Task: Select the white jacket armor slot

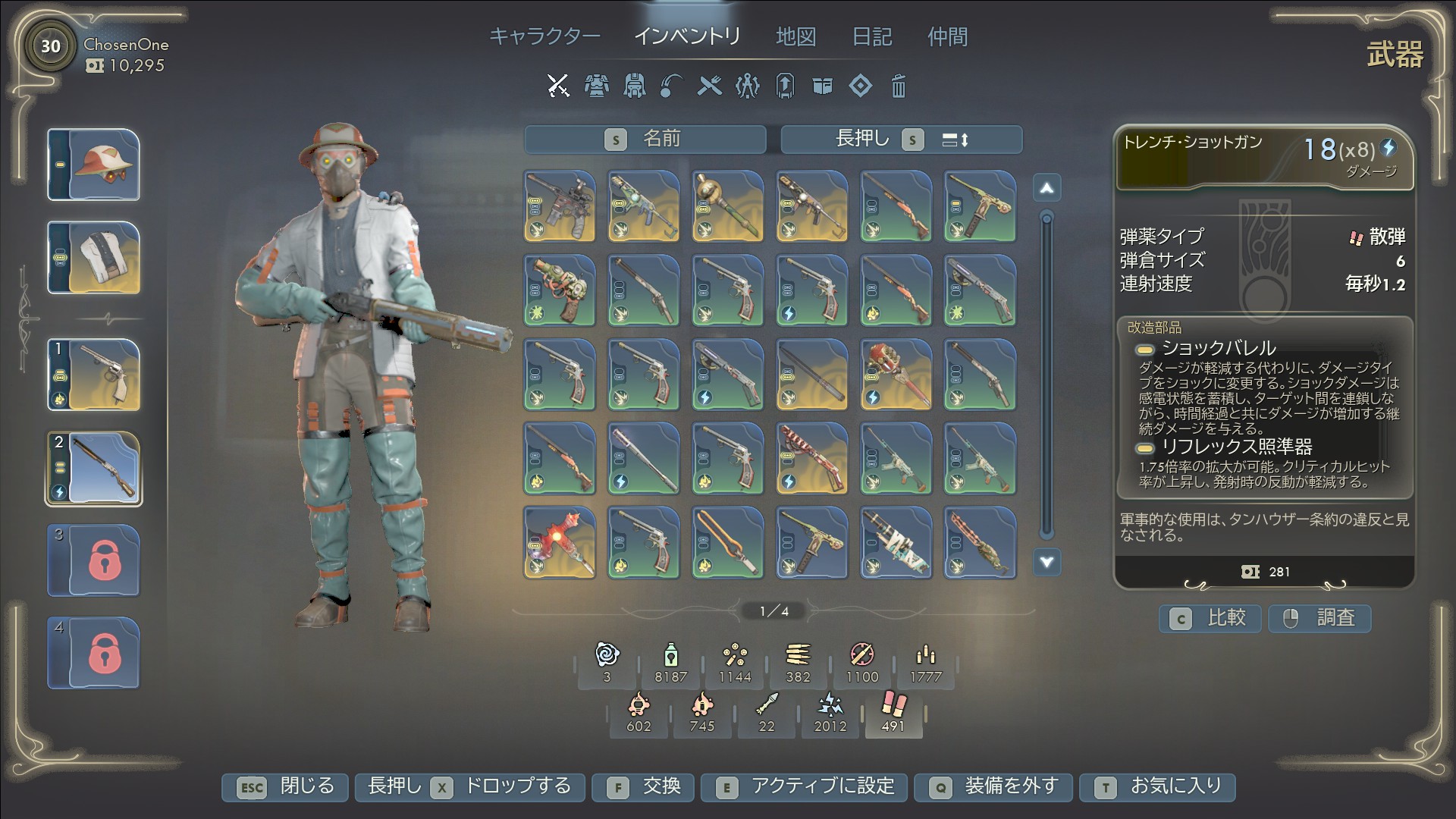Action: point(94,258)
